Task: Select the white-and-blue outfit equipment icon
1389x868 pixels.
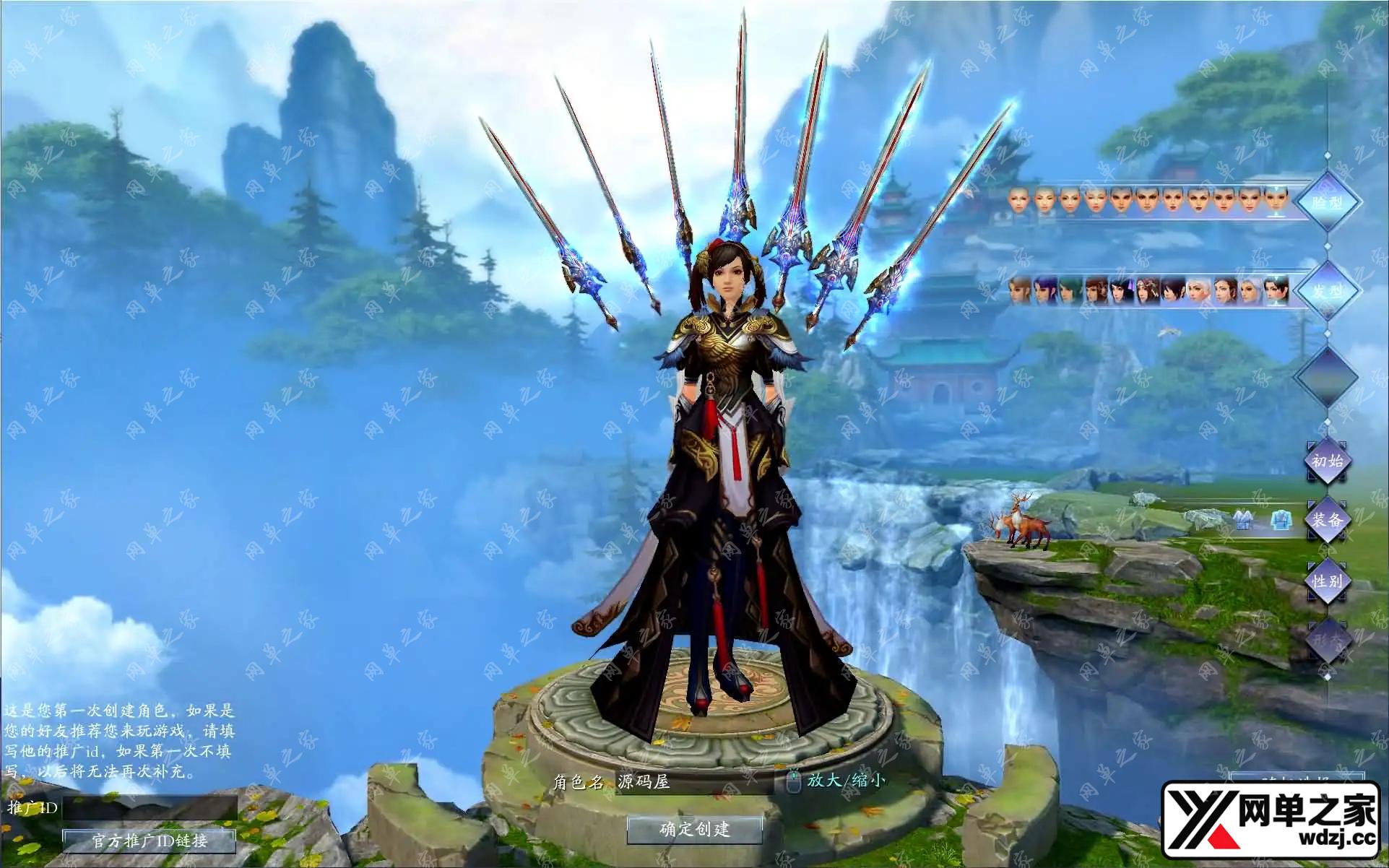Action: coord(1242,520)
